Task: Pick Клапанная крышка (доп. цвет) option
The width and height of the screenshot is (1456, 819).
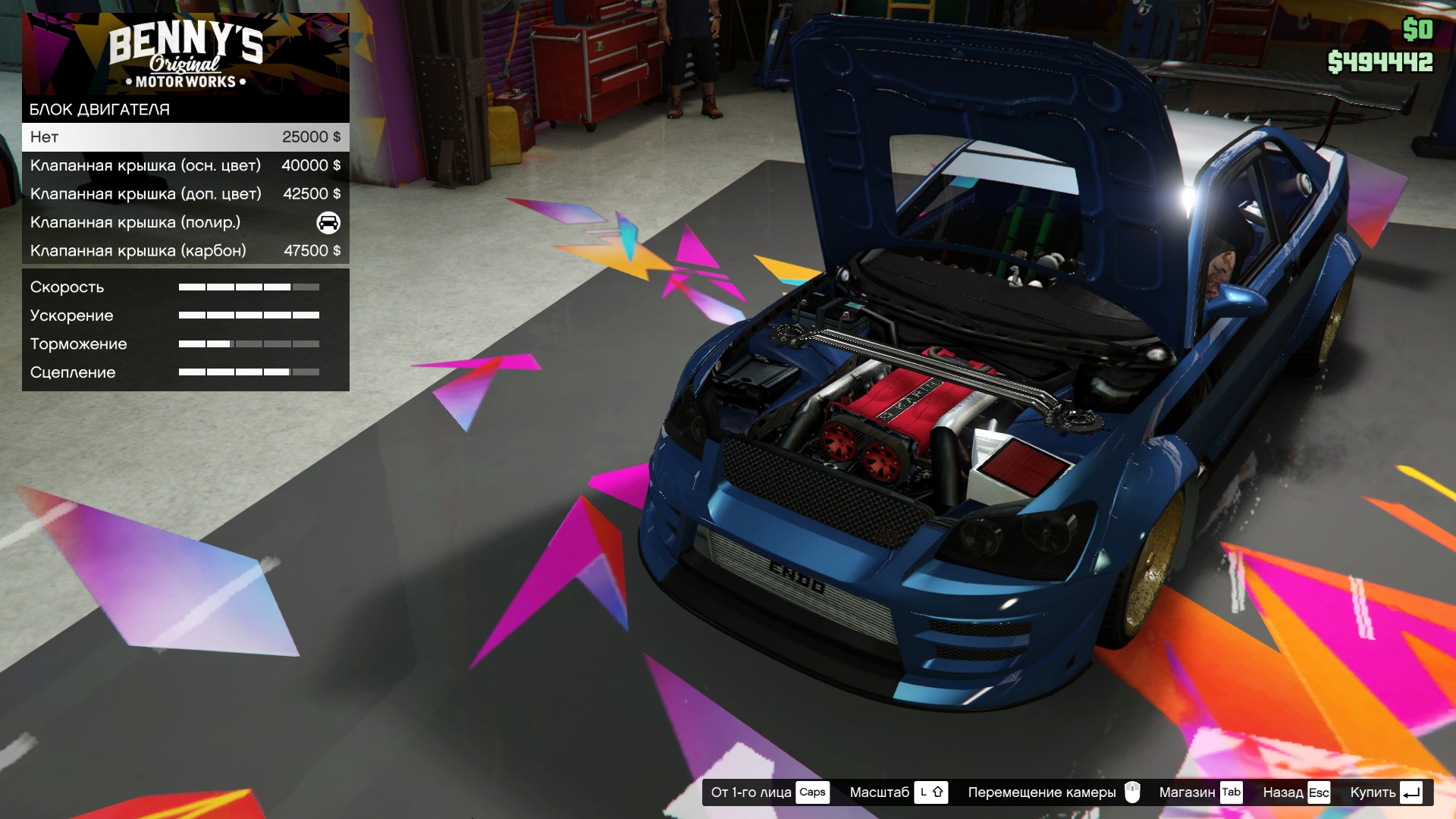Action: point(185,194)
